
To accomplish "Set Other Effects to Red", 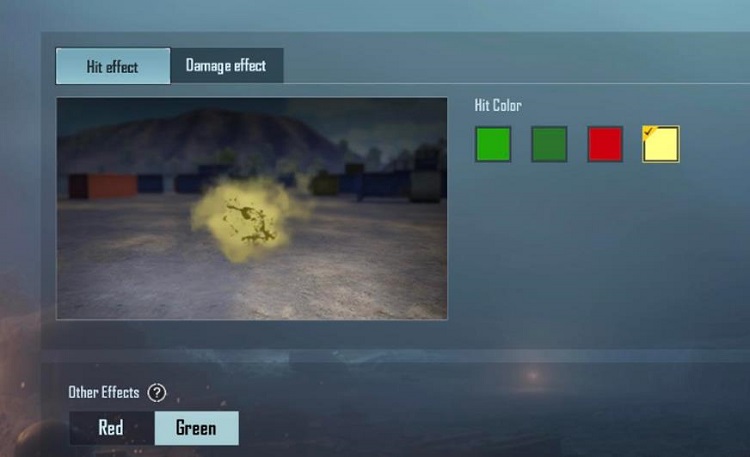I will coord(111,428).
